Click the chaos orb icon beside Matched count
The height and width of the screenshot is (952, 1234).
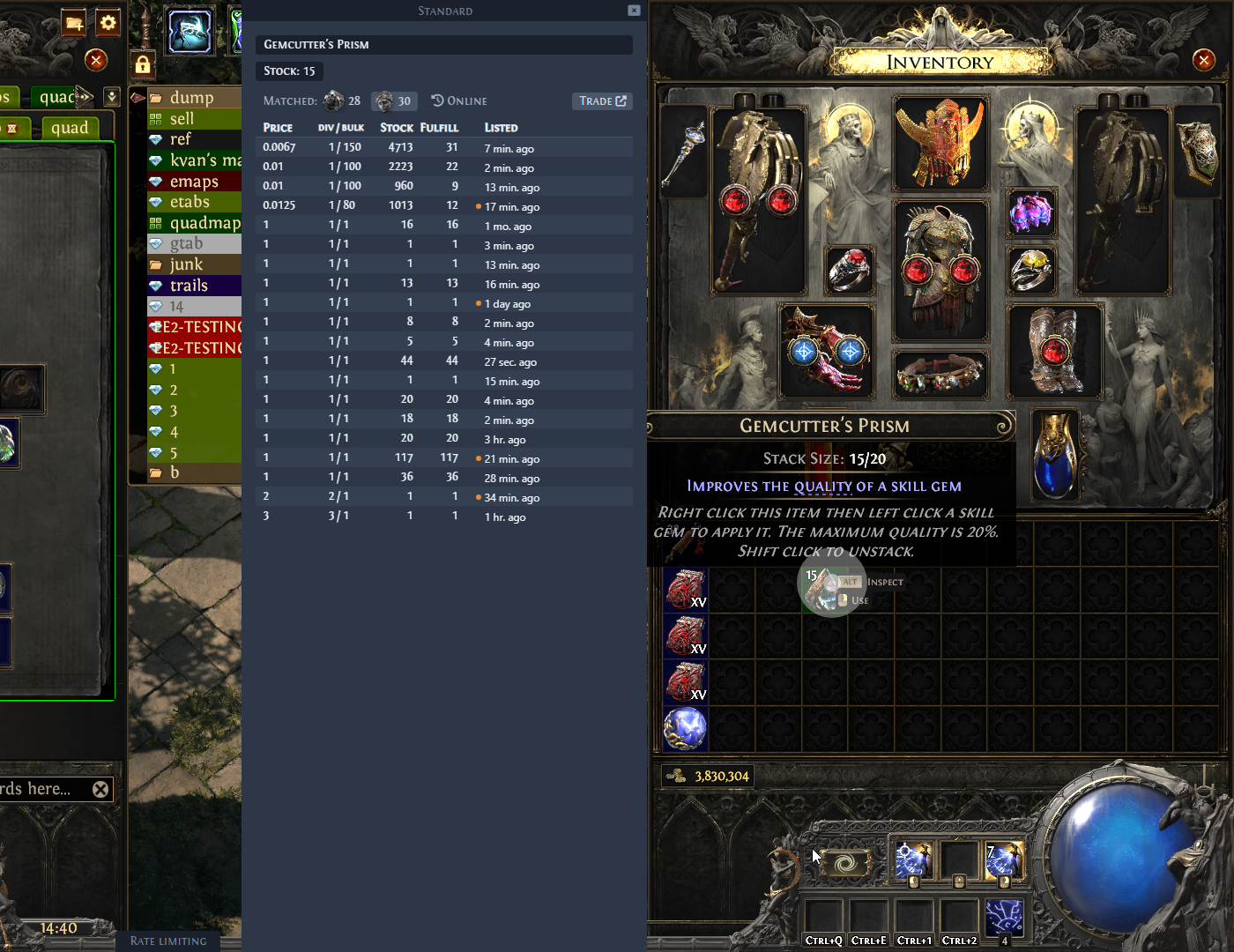(x=333, y=100)
